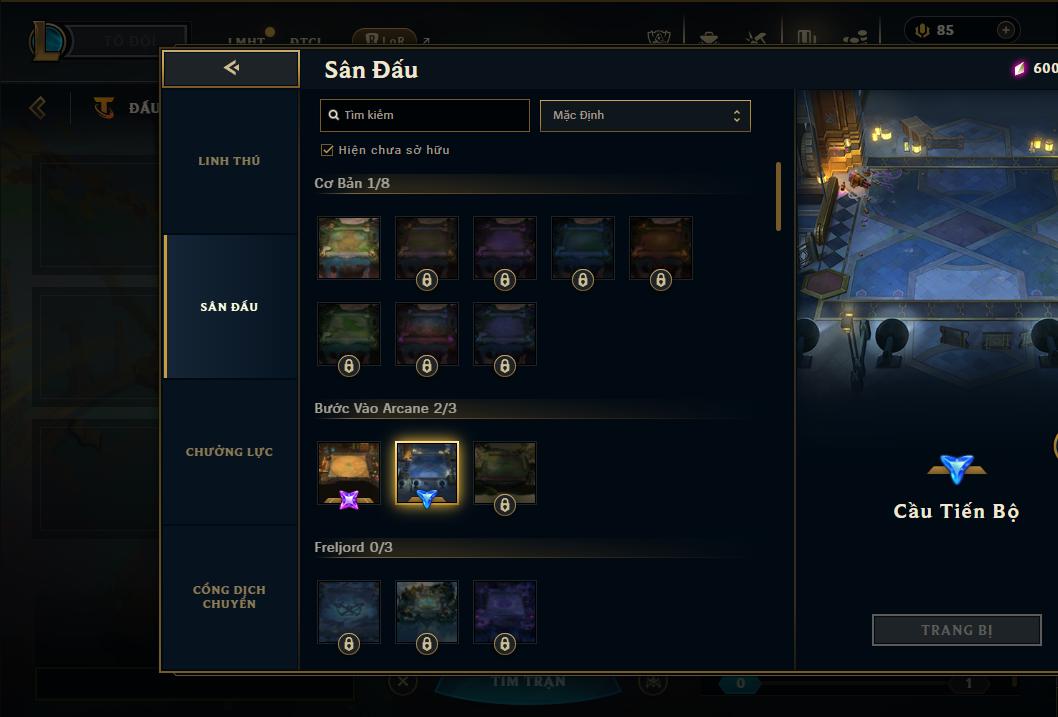Click the back arrow button

click(231, 68)
